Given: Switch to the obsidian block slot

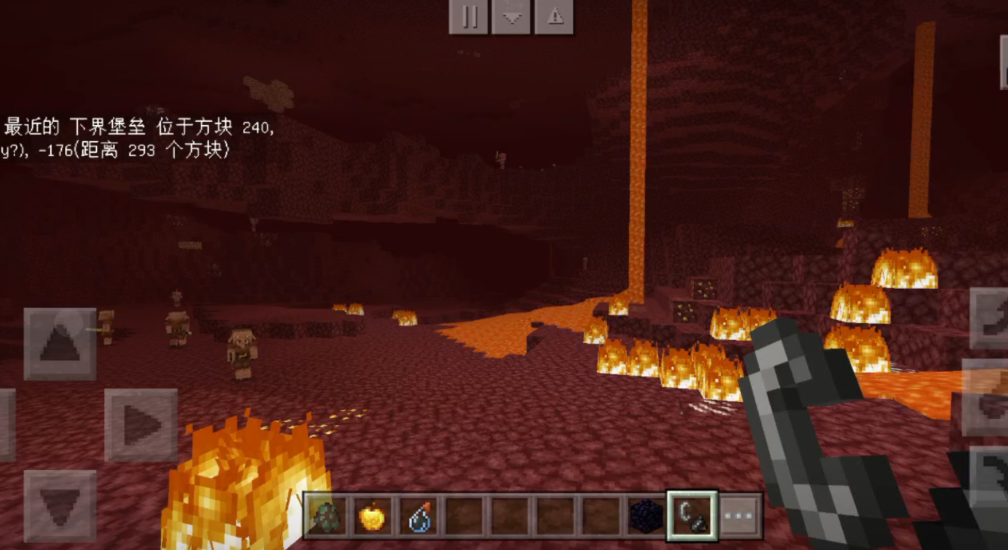Looking at the screenshot, I should (646, 516).
